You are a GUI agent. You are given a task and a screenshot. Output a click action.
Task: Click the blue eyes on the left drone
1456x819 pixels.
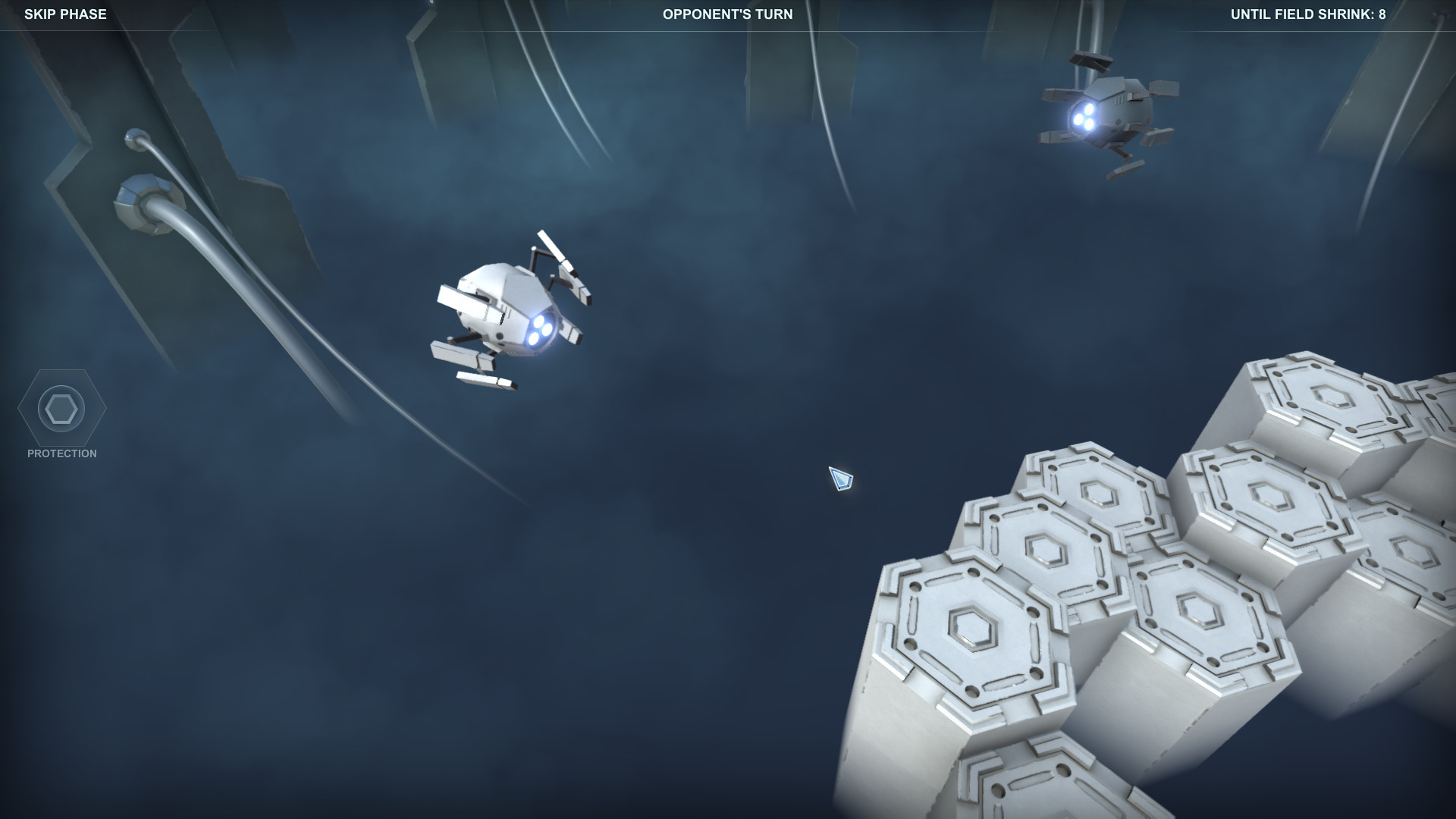[x=540, y=328]
